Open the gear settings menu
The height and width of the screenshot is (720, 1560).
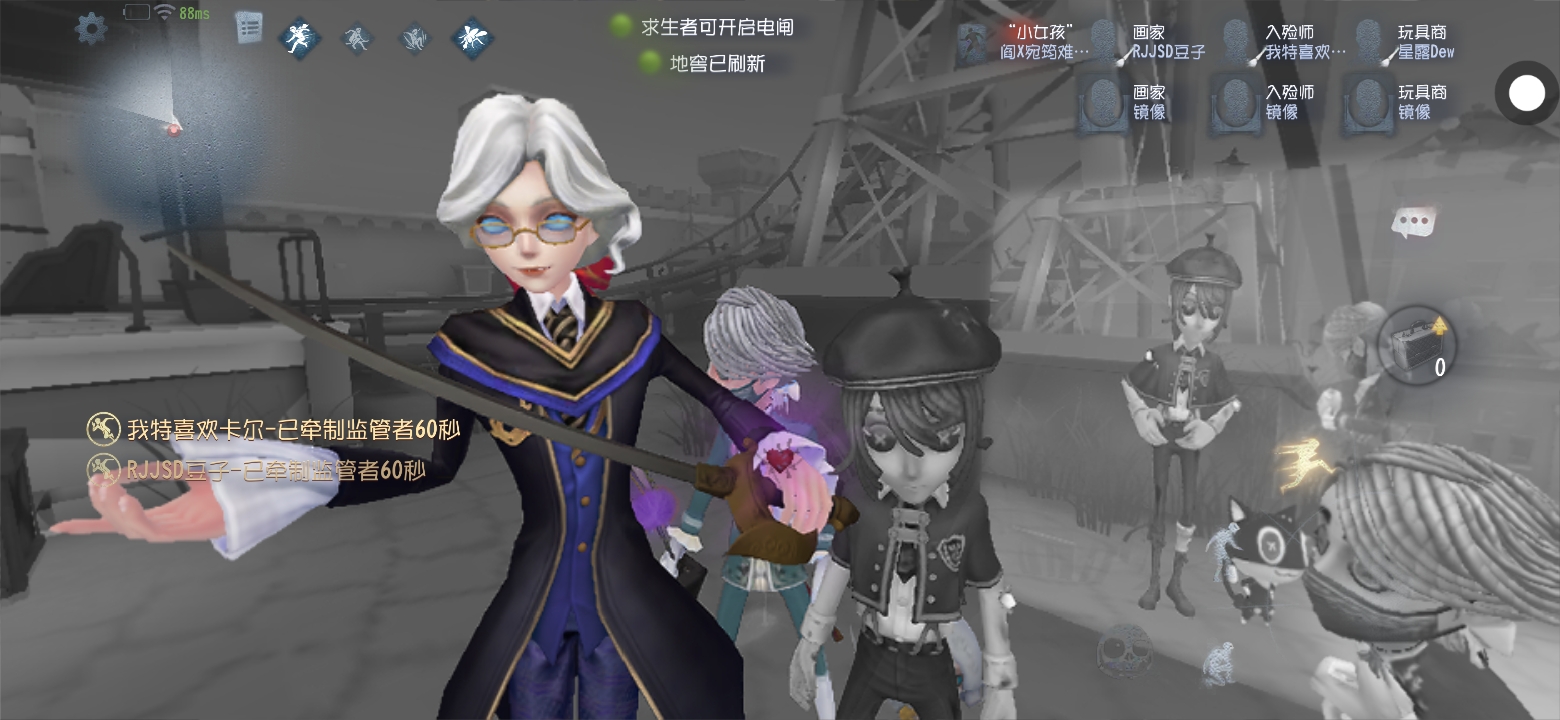coord(91,28)
